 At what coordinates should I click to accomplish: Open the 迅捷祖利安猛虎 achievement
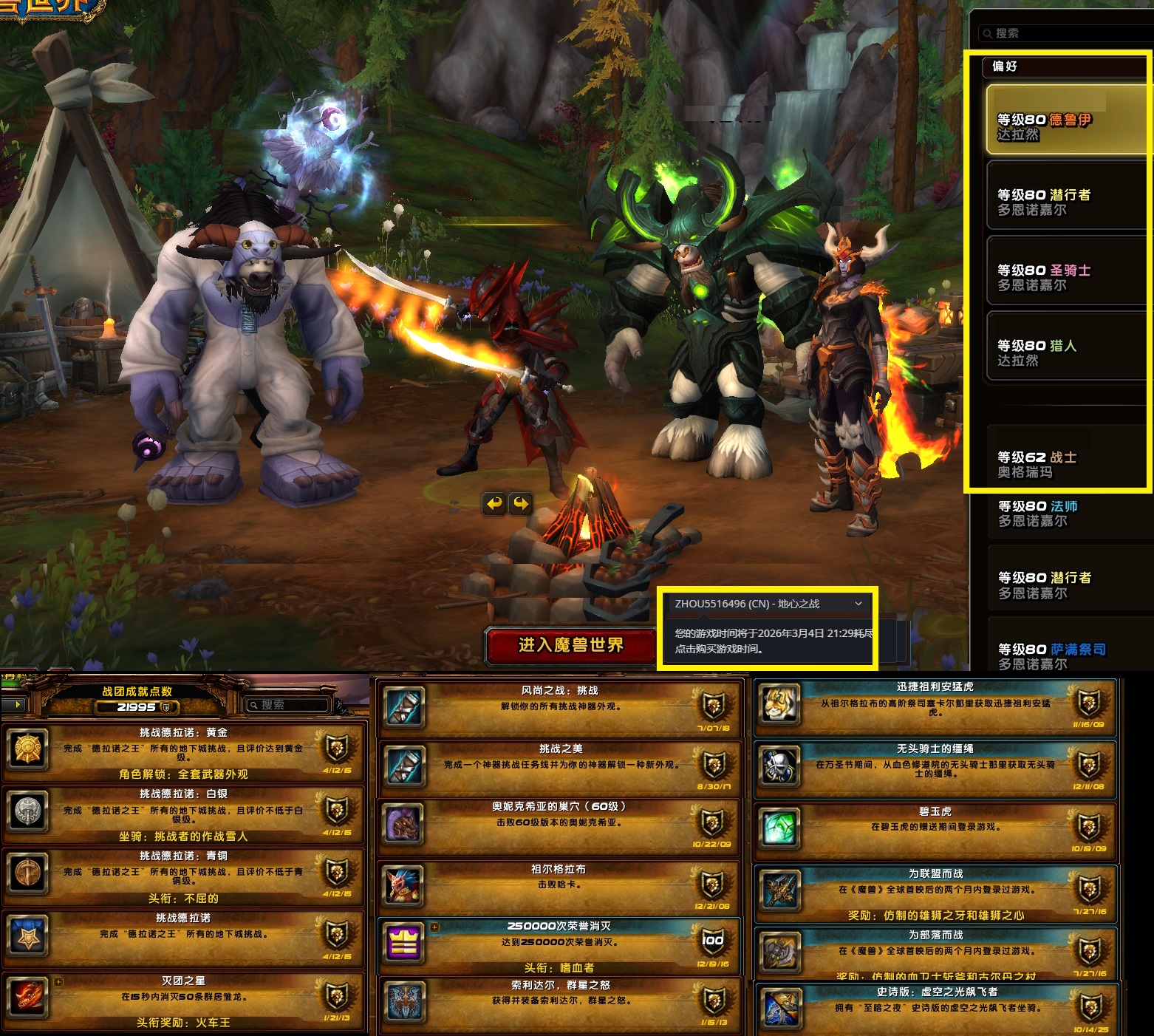pyautogui.click(x=935, y=707)
